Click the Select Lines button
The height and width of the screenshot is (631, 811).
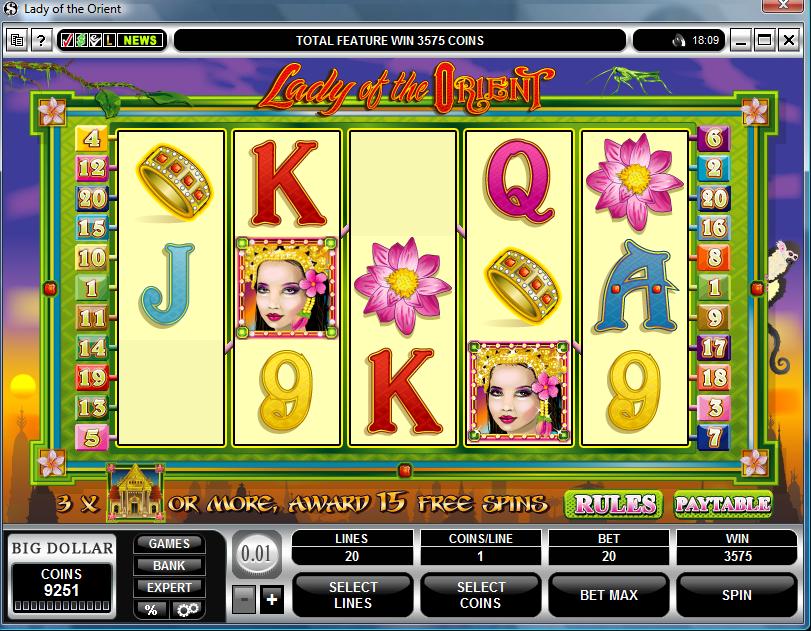point(353,595)
